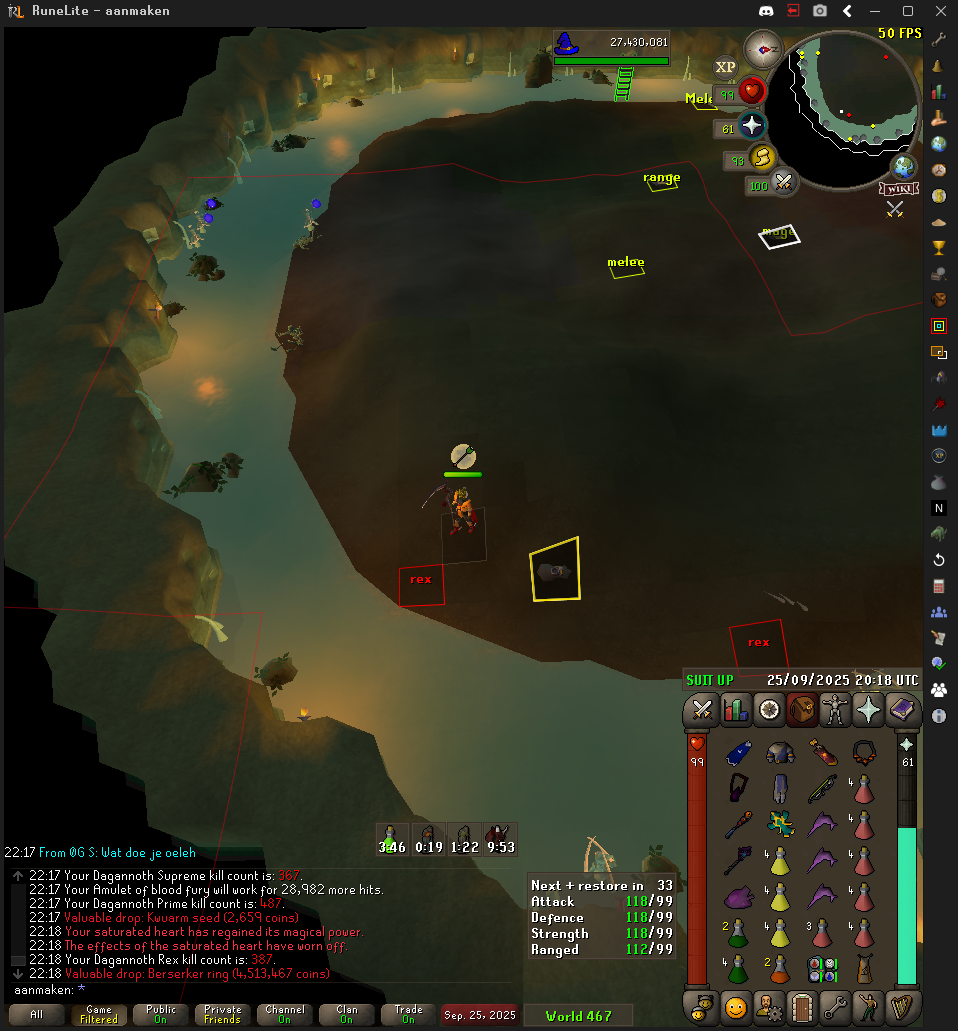This screenshot has width=958, height=1031.
Task: Open the world map globe icon
Action: pyautogui.click(x=903, y=167)
